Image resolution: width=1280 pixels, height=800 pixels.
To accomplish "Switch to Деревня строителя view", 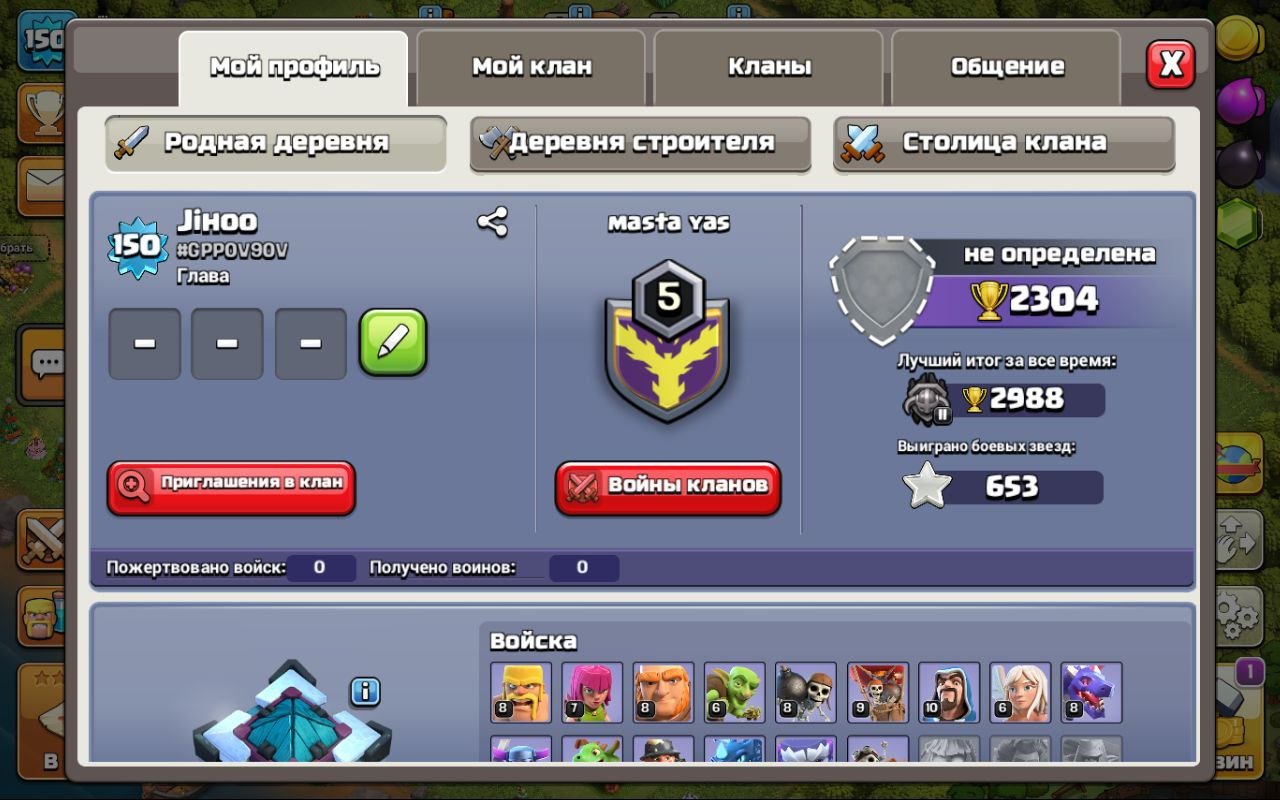I will click(640, 143).
